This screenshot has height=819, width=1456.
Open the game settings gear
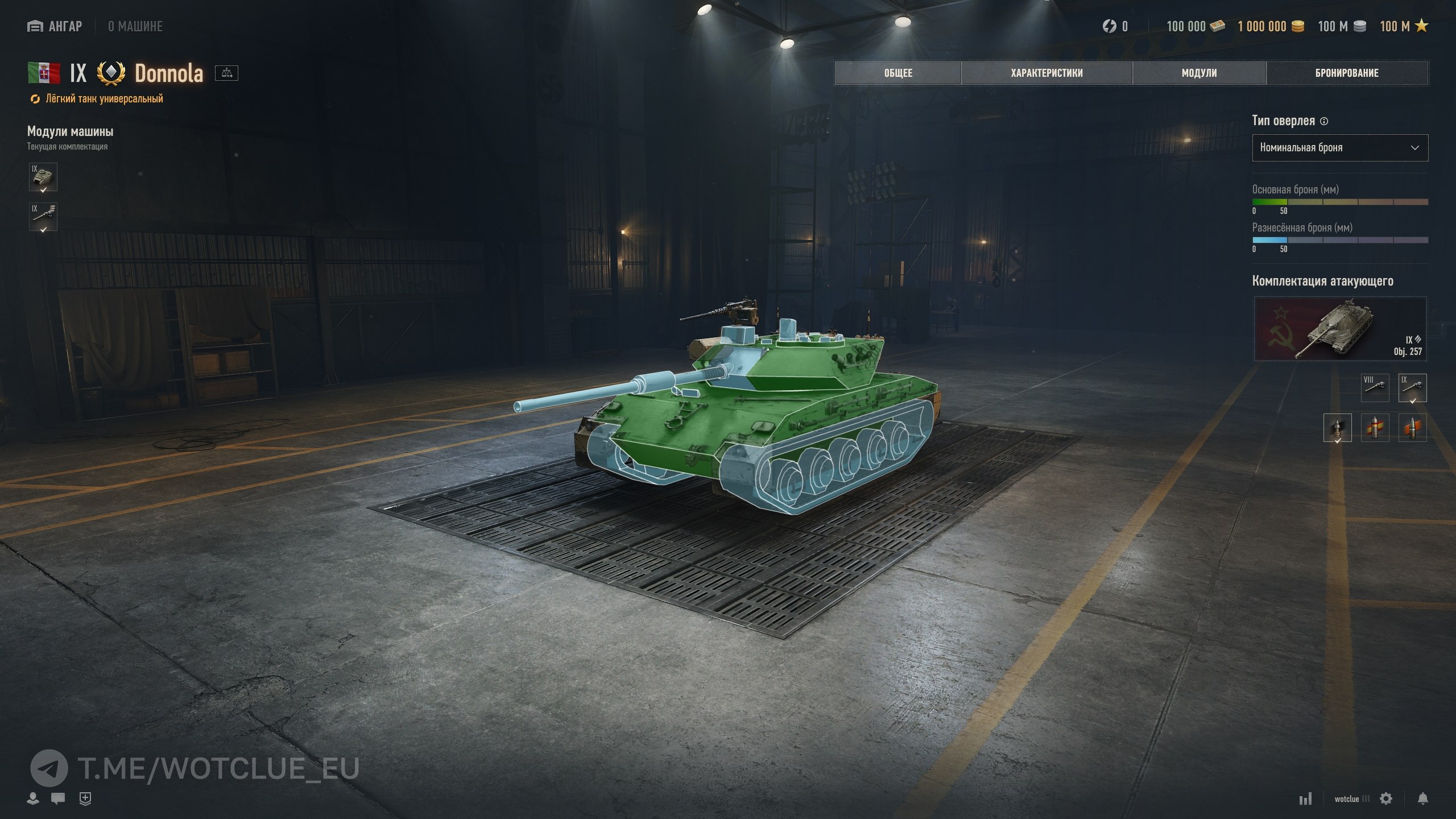[1386, 799]
